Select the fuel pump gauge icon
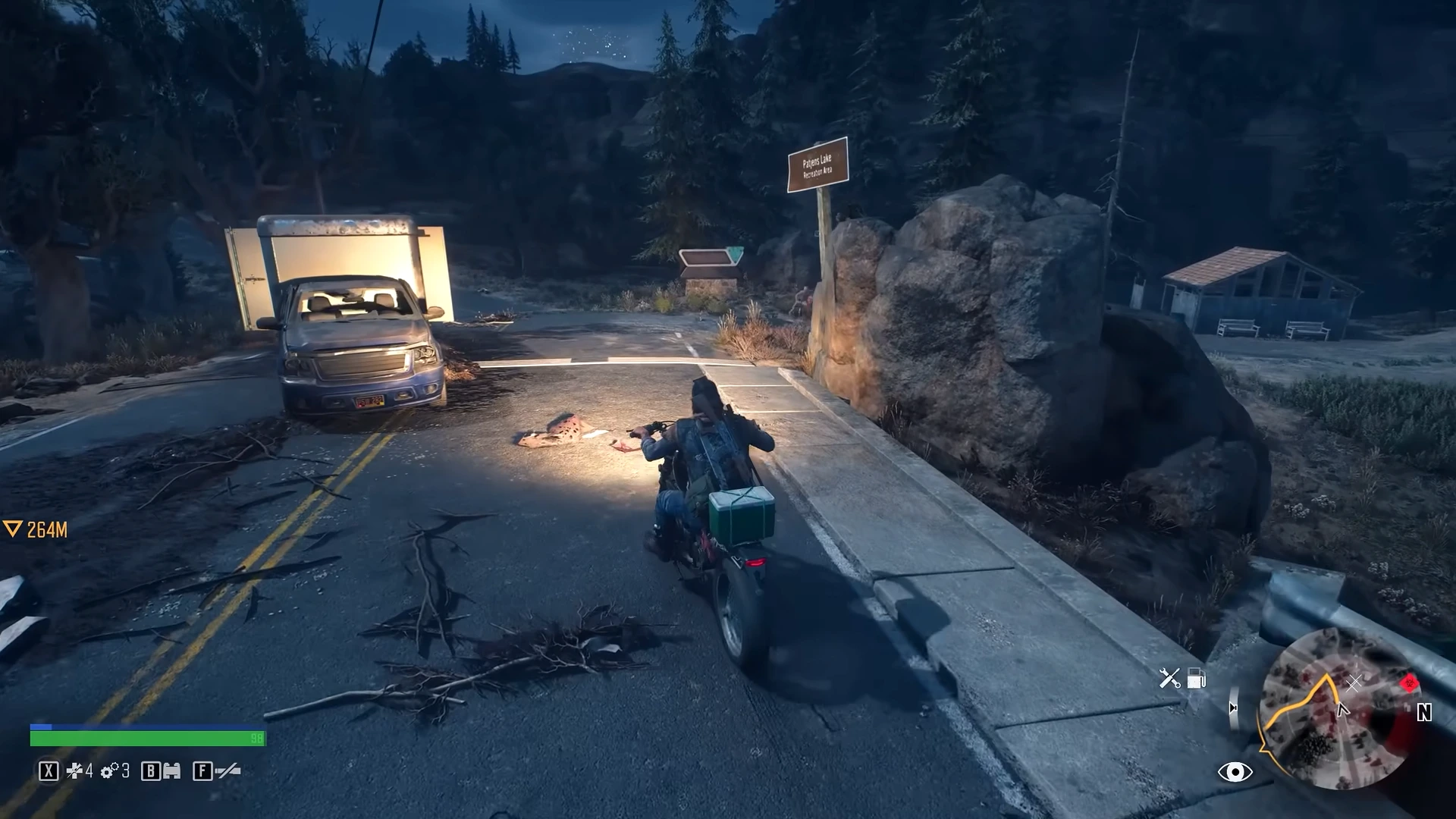 click(x=1197, y=678)
